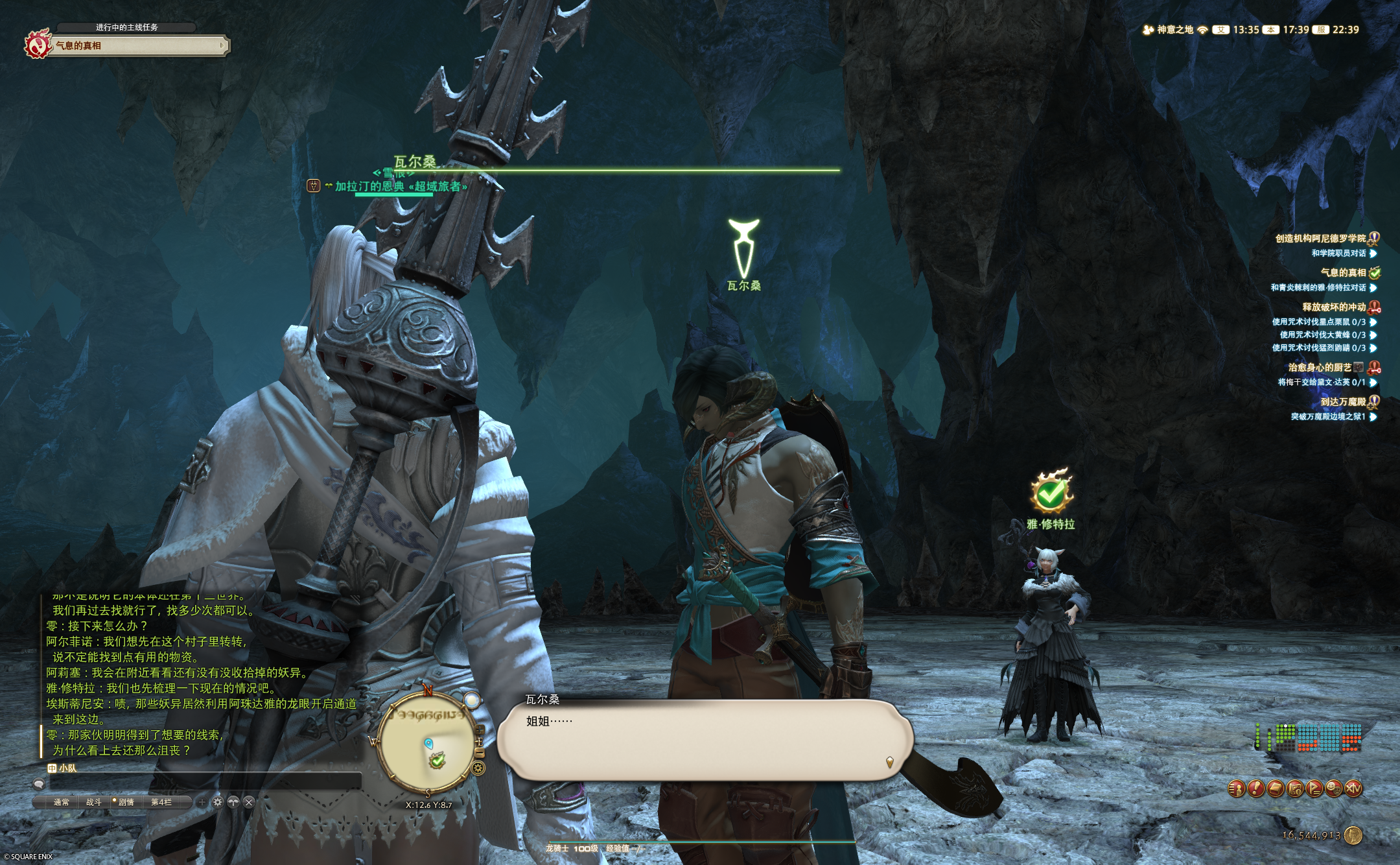
Task: Open the XIV System menu icon
Action: [1353, 788]
